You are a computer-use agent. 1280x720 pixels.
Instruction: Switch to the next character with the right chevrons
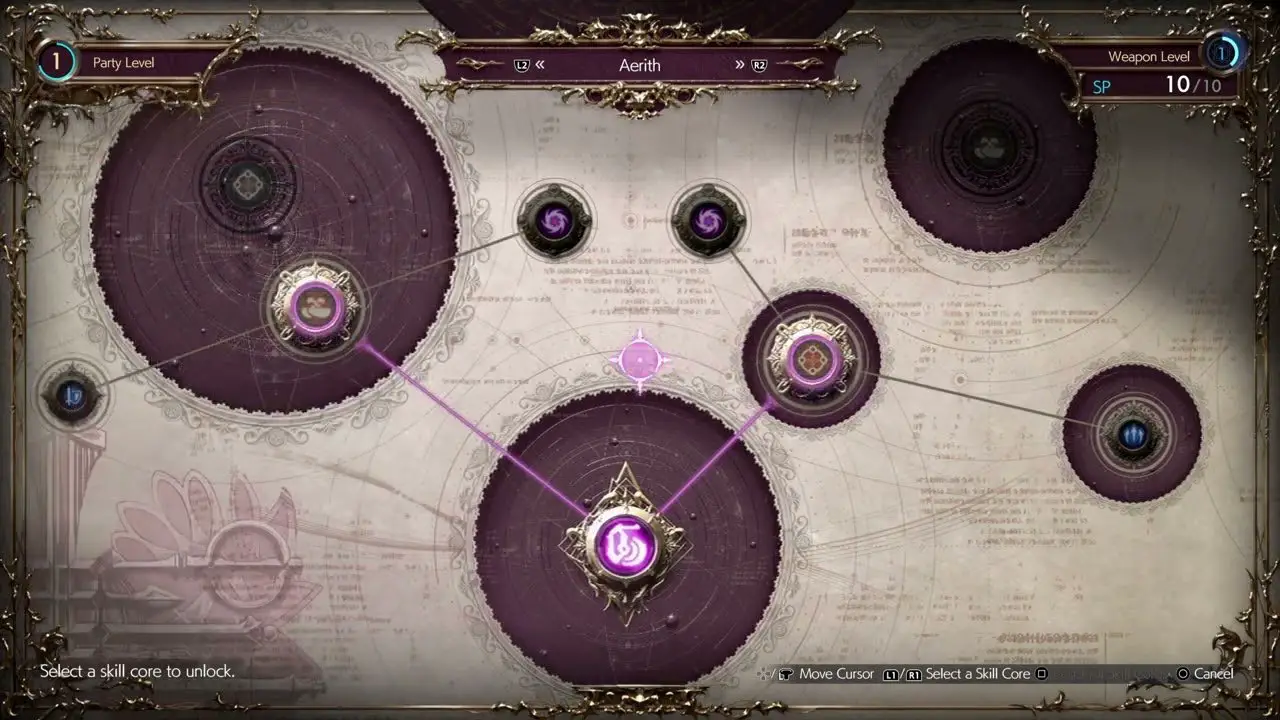pyautogui.click(x=741, y=65)
